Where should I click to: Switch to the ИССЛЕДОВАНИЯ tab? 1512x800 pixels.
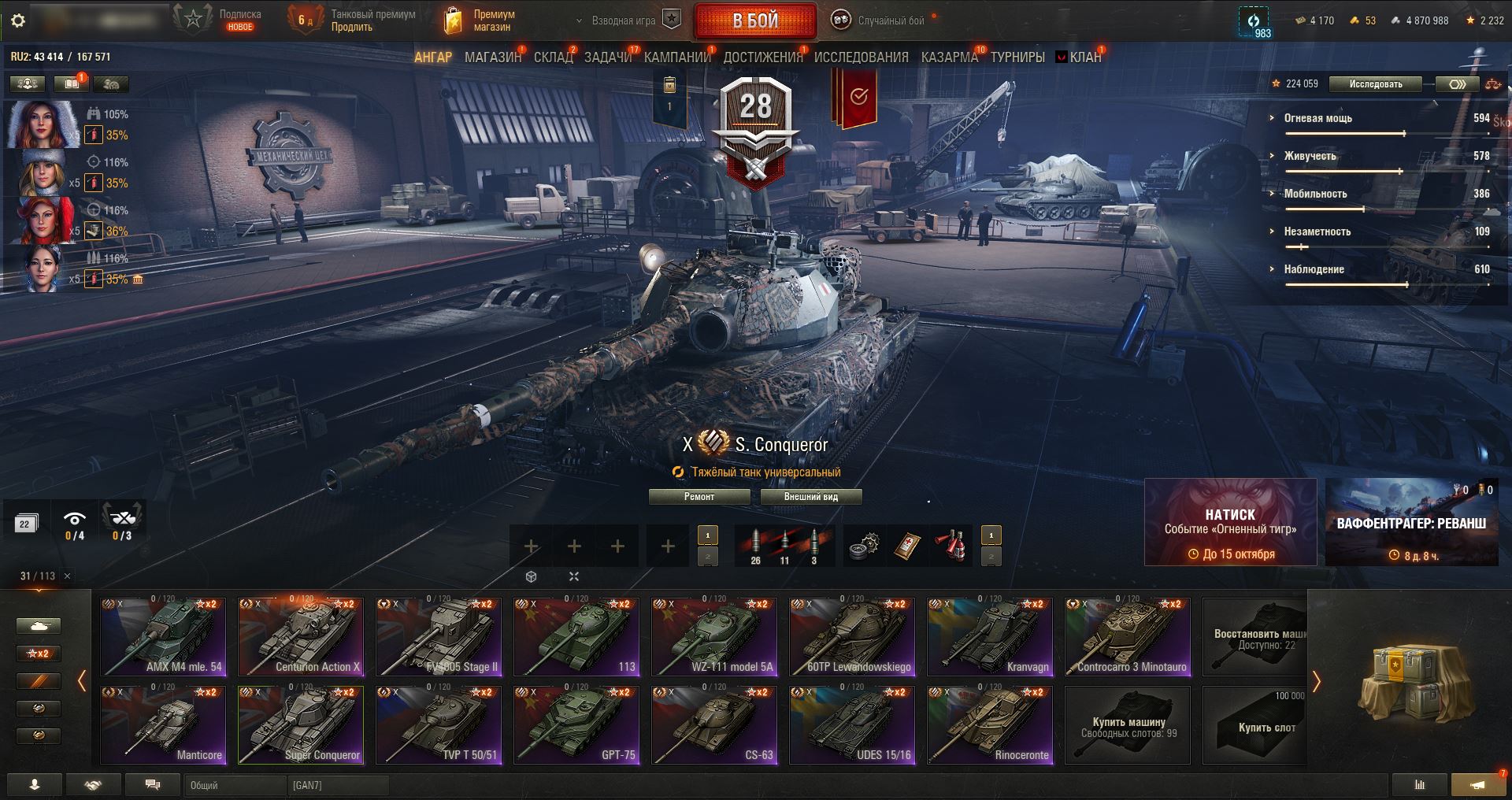point(861,57)
